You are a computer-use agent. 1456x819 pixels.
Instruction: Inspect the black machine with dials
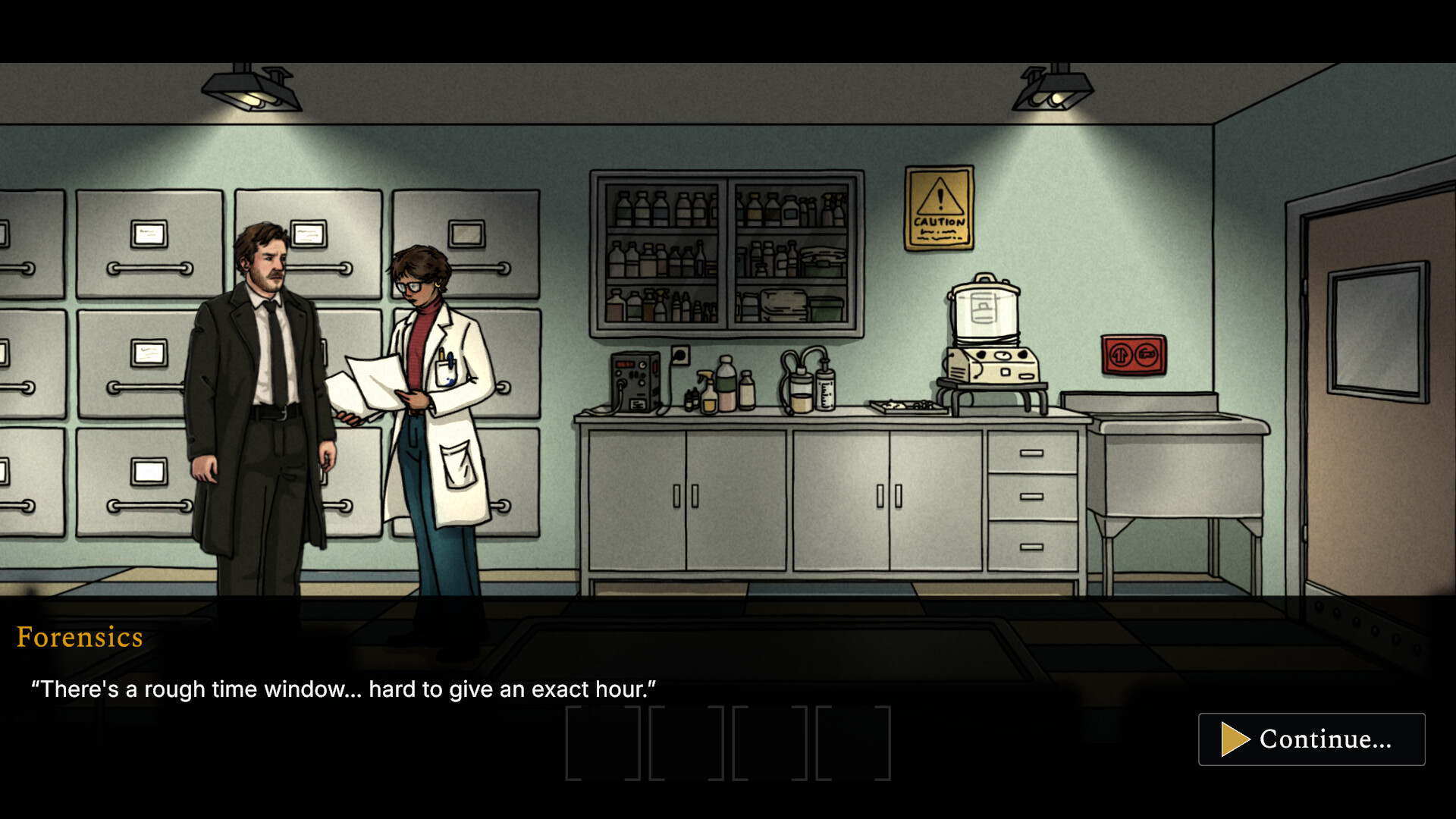(x=637, y=379)
